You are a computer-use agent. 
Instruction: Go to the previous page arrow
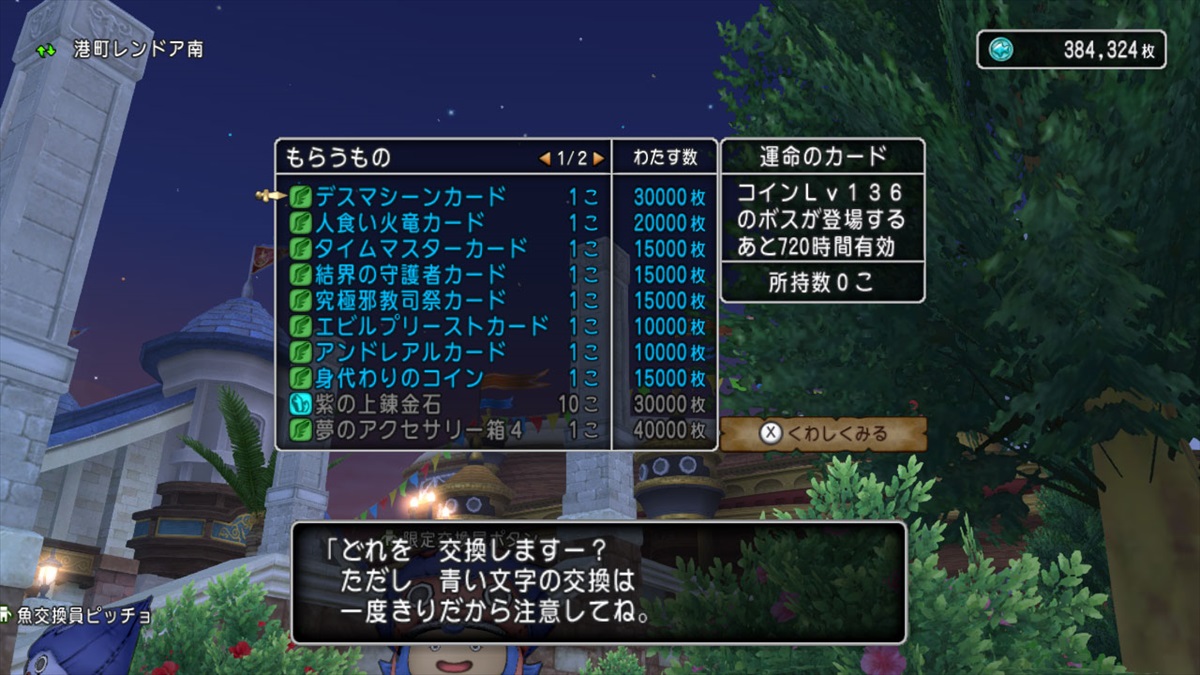click(x=545, y=158)
